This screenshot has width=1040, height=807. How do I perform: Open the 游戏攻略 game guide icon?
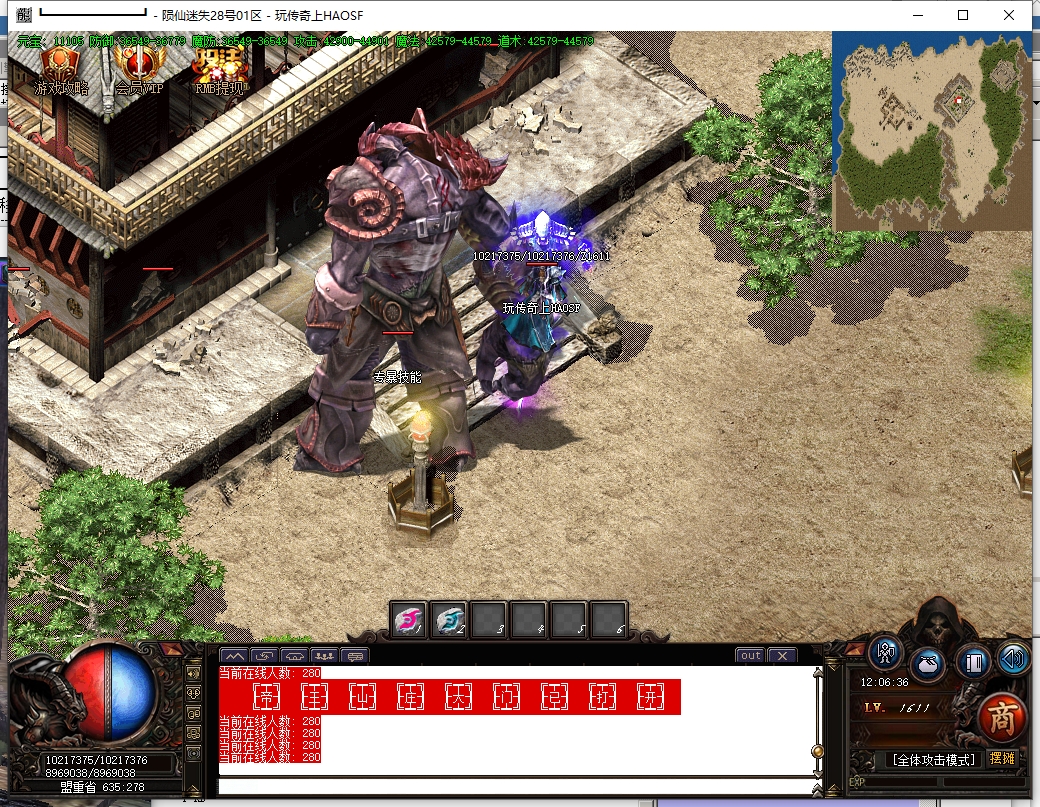tap(61, 71)
